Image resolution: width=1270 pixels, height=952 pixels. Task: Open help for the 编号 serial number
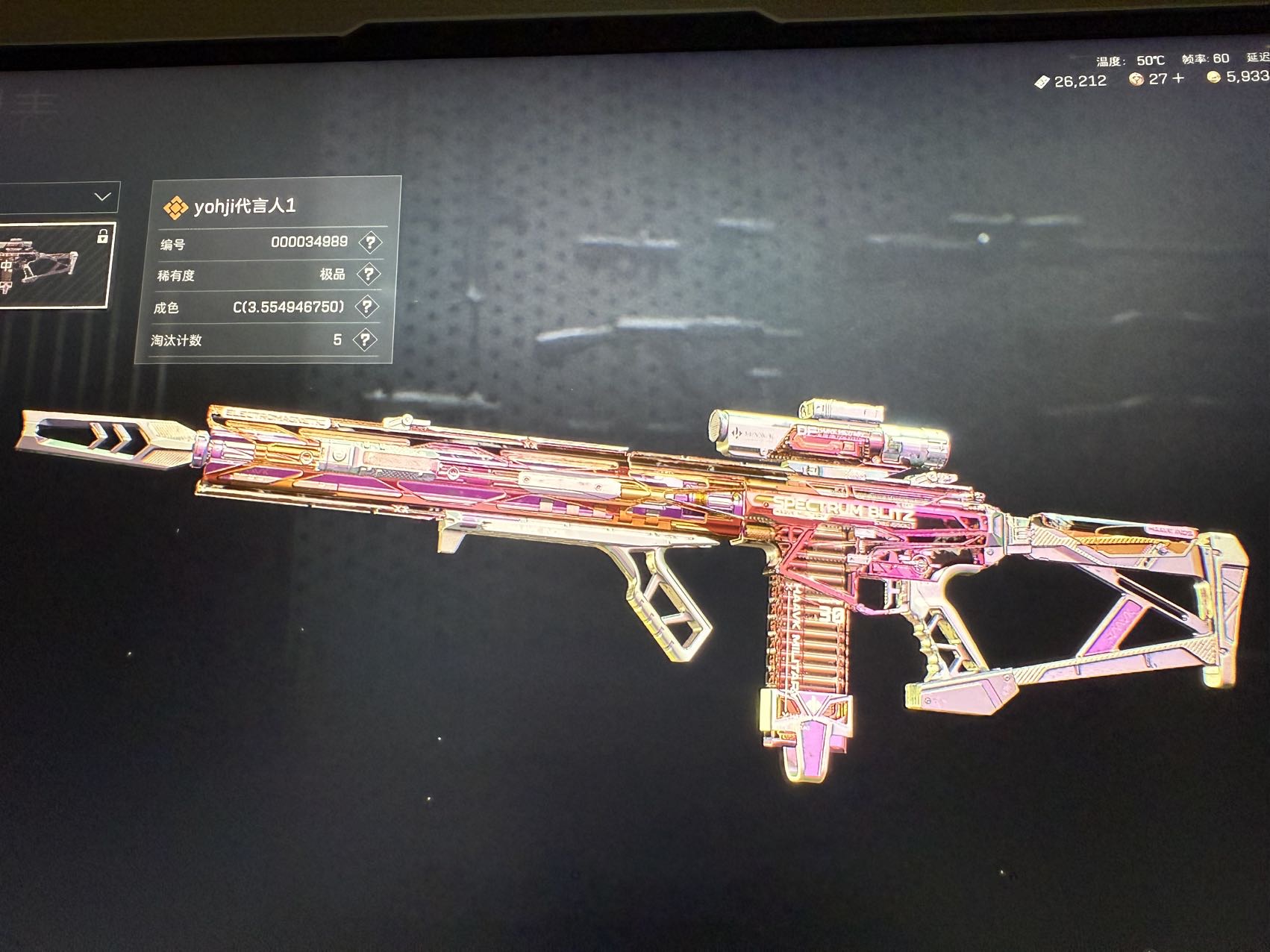[x=369, y=242]
